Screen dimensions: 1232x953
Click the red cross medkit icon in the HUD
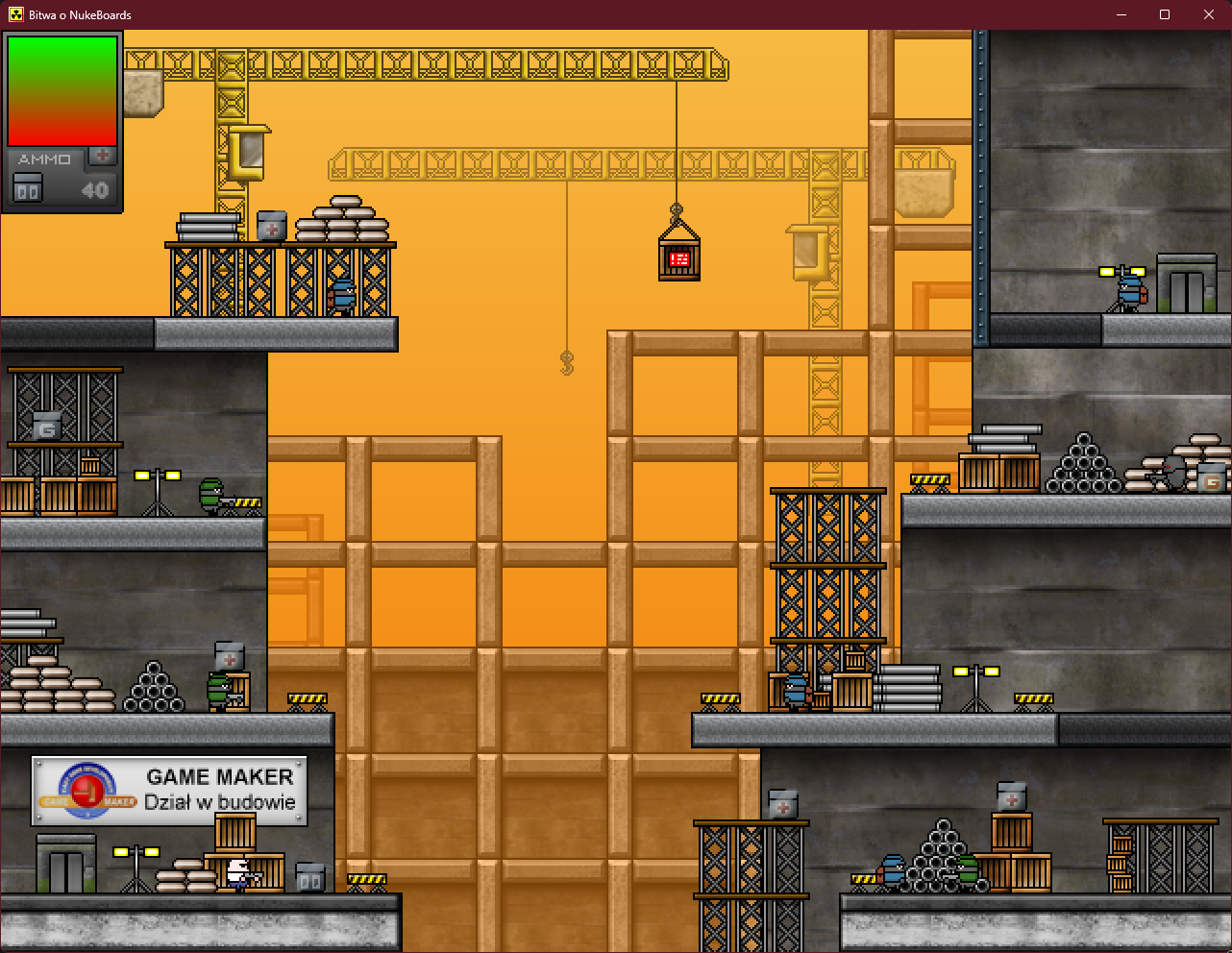103,156
